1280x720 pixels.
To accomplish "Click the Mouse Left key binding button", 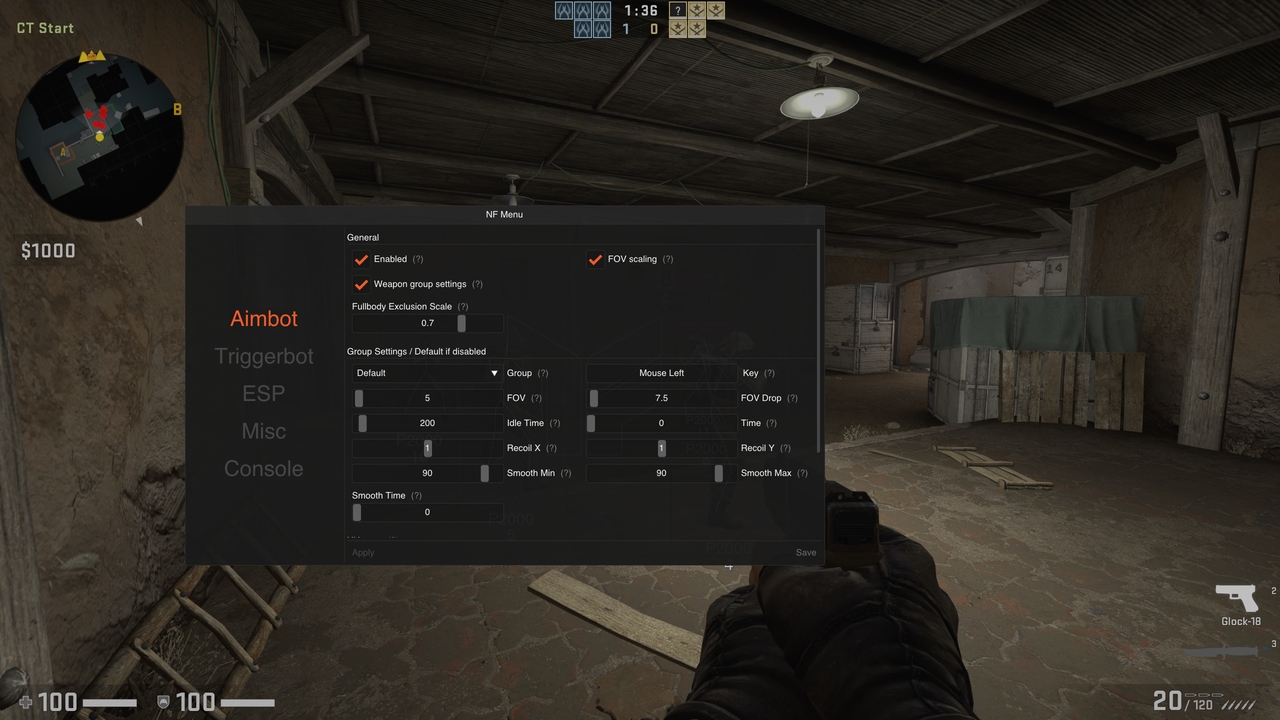I will coord(661,373).
